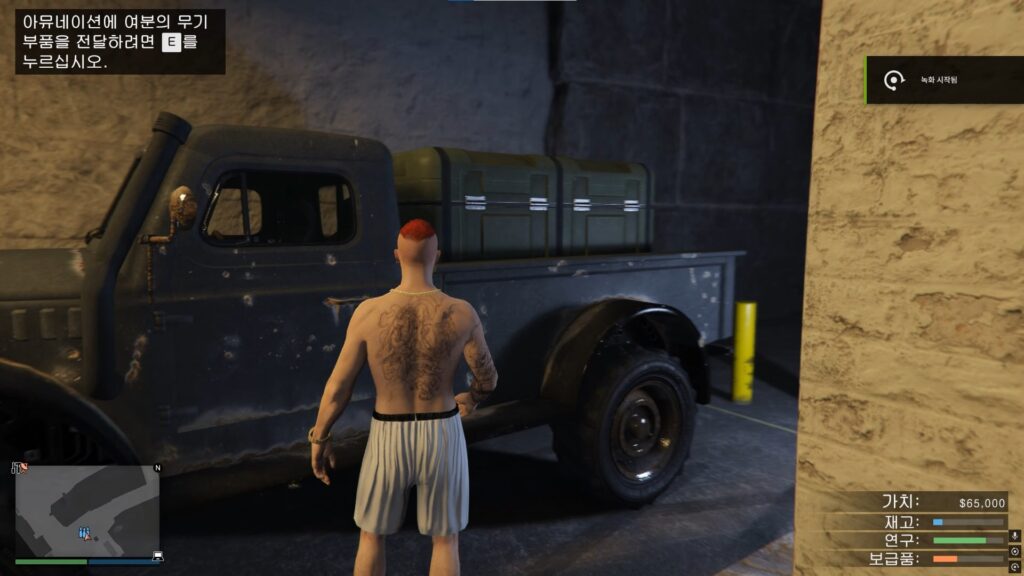Click the blue ammo blip on the minimap
This screenshot has width=1024, height=576.
[84, 533]
